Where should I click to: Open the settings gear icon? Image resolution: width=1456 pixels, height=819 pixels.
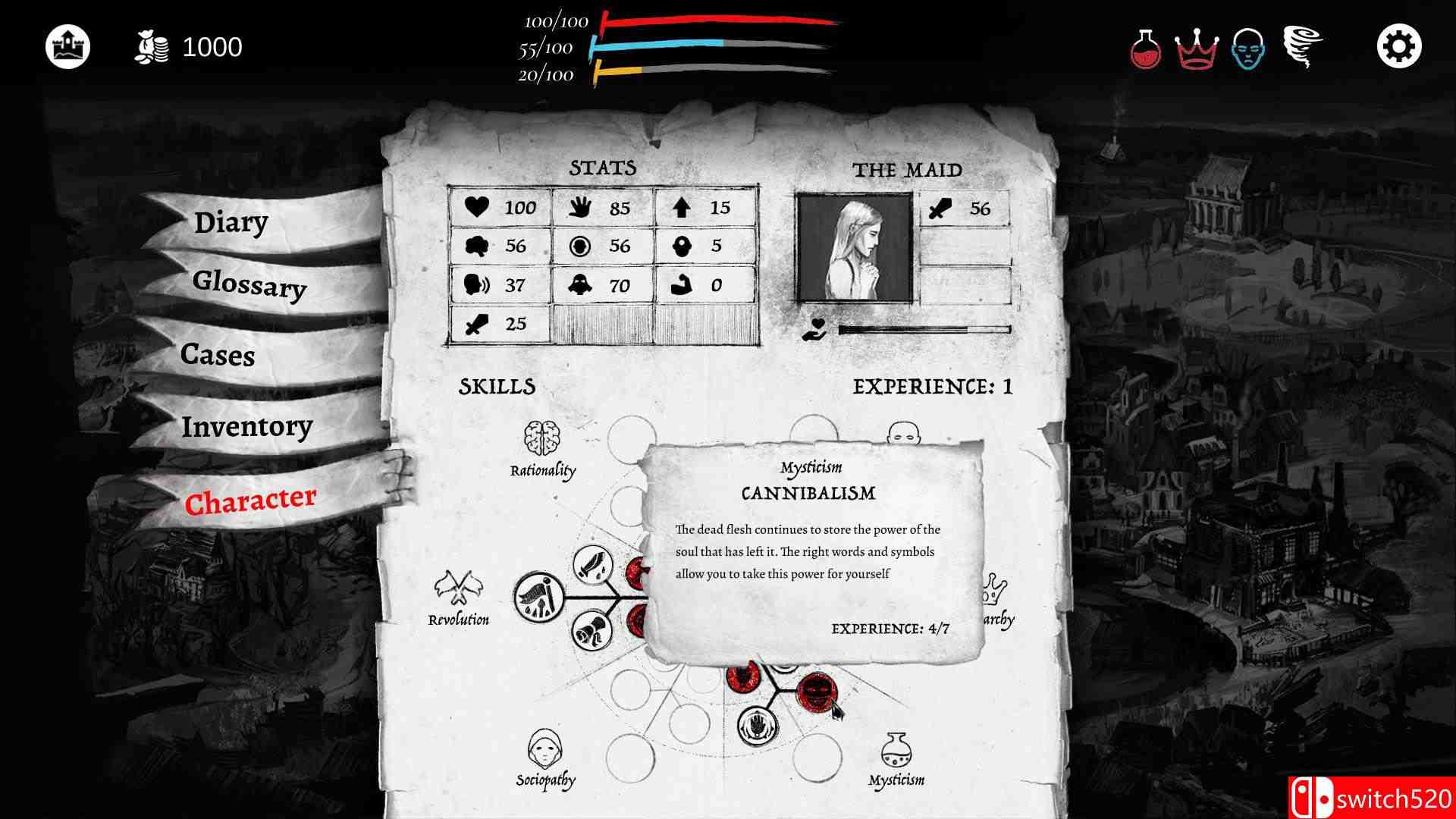(x=1399, y=45)
